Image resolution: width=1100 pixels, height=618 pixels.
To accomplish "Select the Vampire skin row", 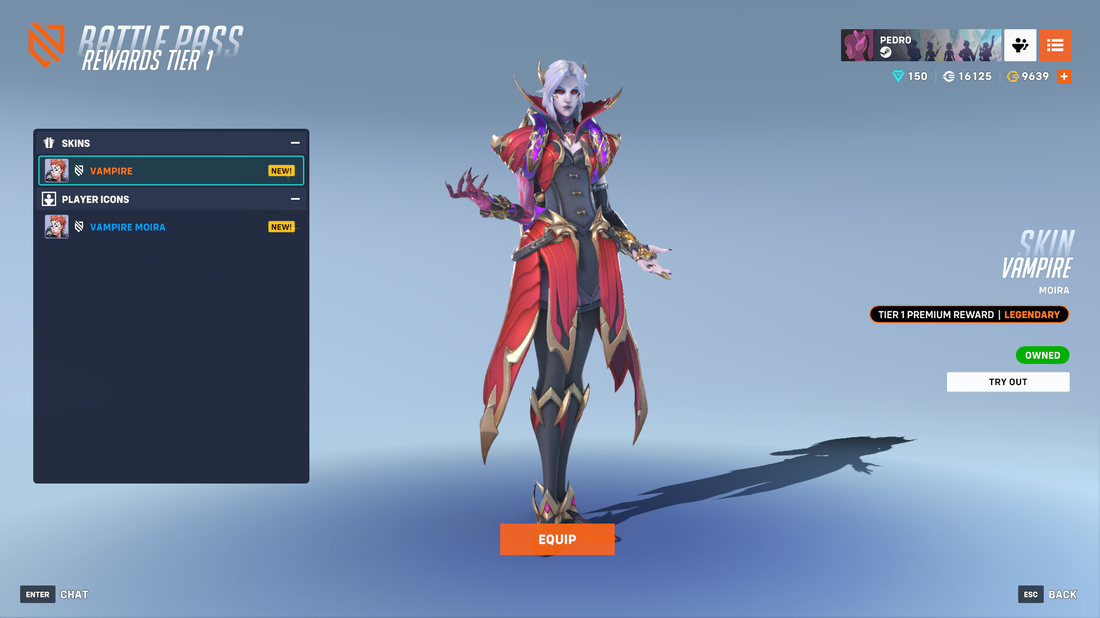I will click(x=171, y=171).
